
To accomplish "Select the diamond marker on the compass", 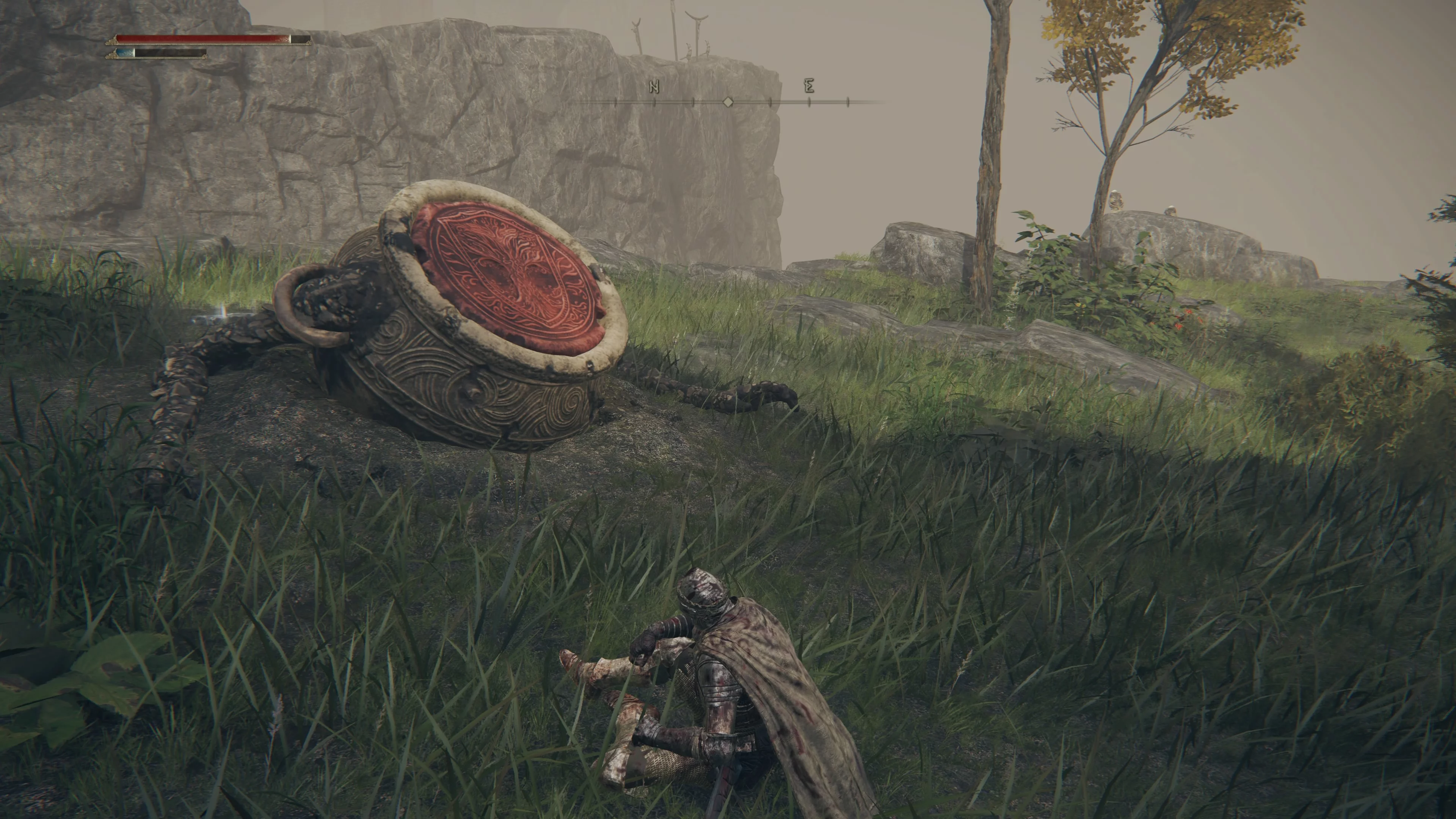I will coord(728,102).
